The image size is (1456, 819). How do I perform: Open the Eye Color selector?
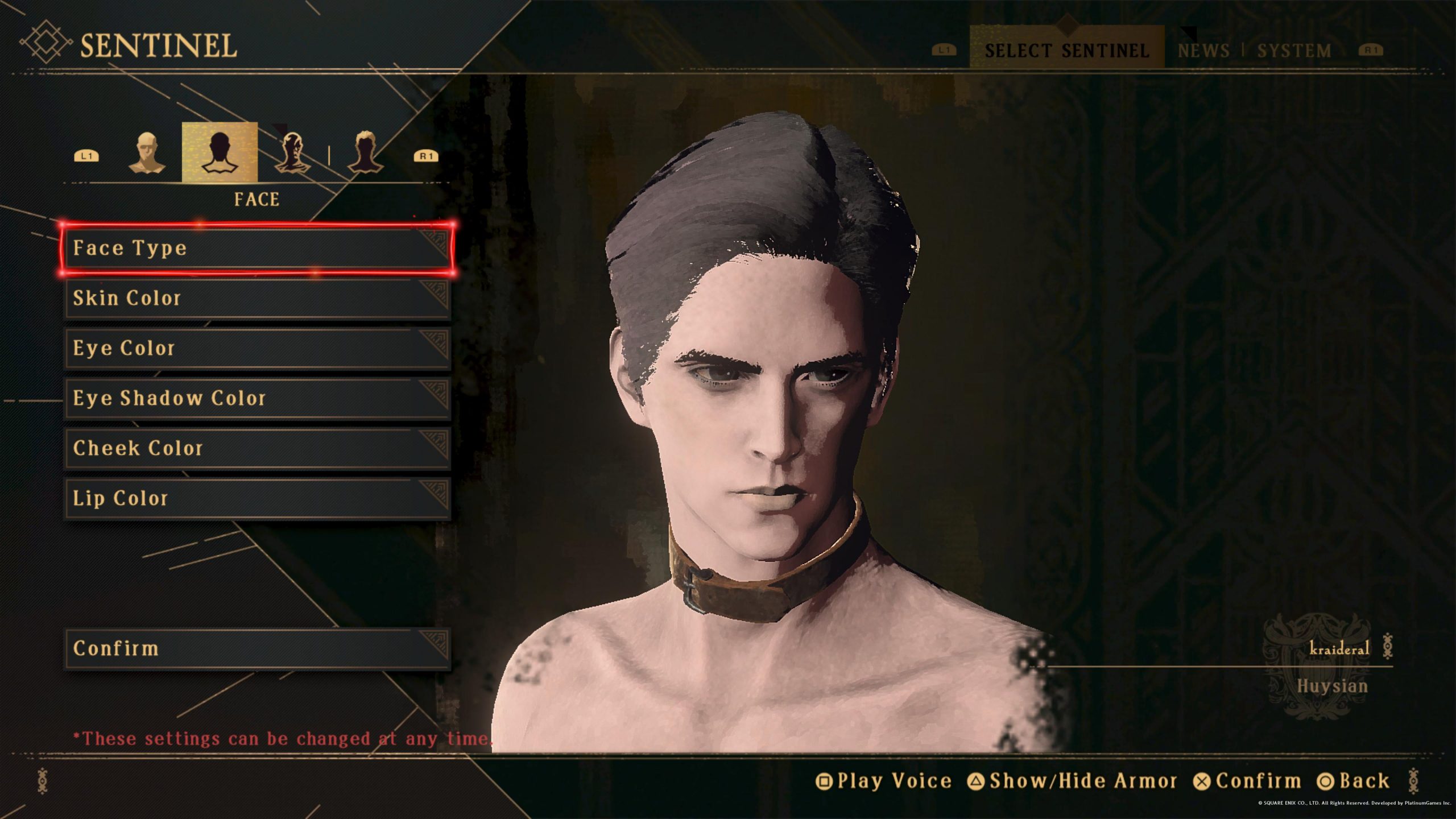(256, 348)
